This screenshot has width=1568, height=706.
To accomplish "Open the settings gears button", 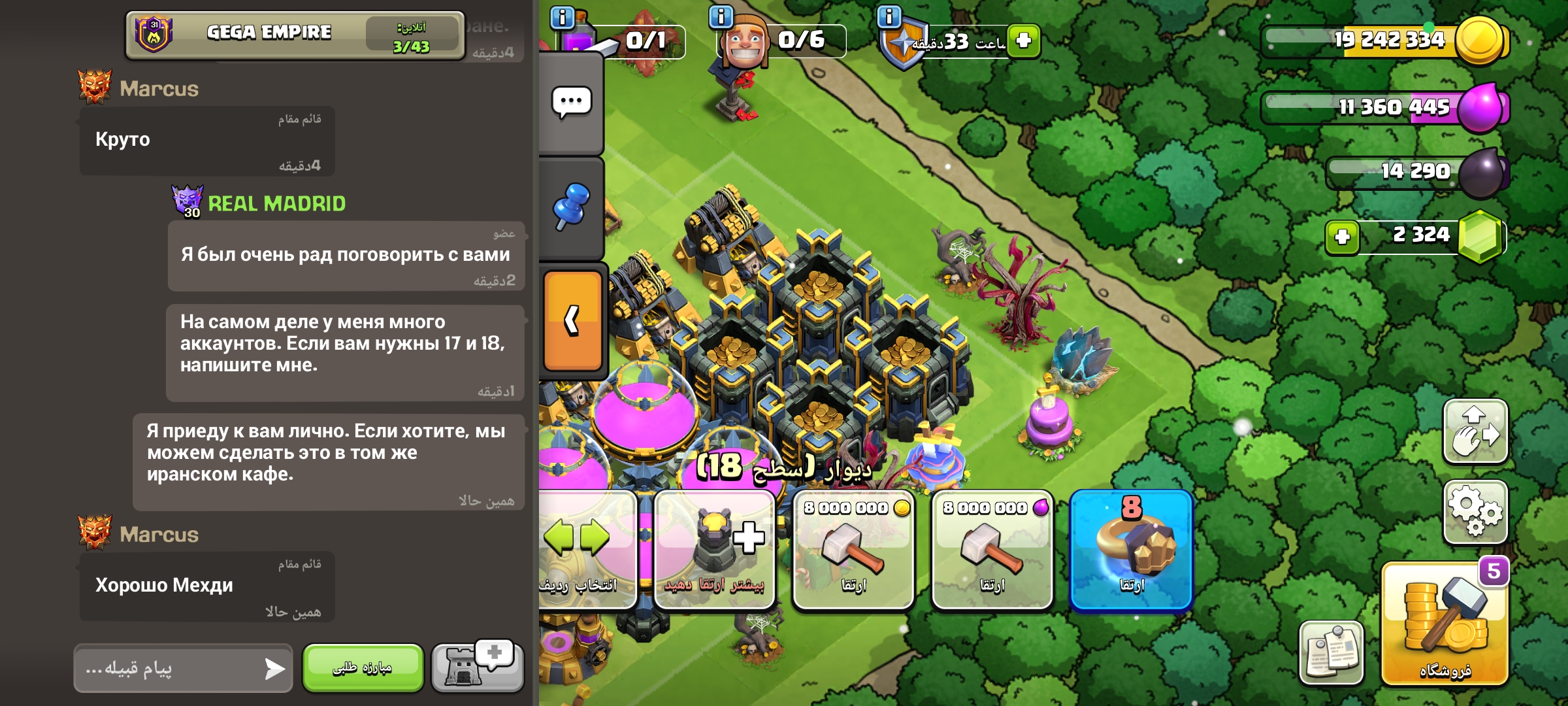I will pyautogui.click(x=1475, y=511).
